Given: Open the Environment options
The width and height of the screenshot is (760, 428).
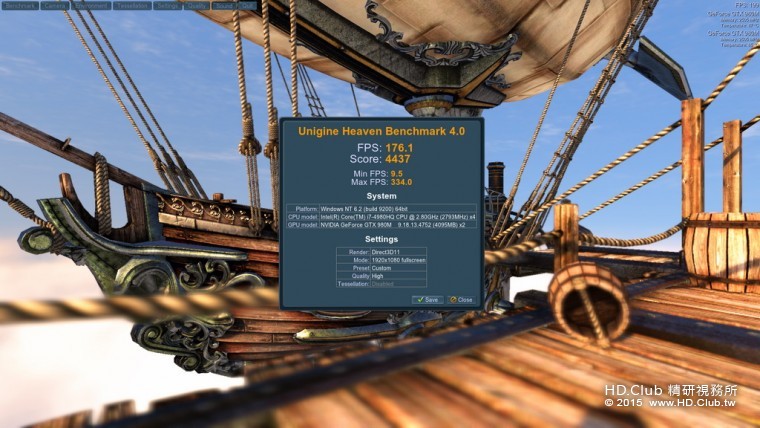Looking at the screenshot, I should pos(91,5).
